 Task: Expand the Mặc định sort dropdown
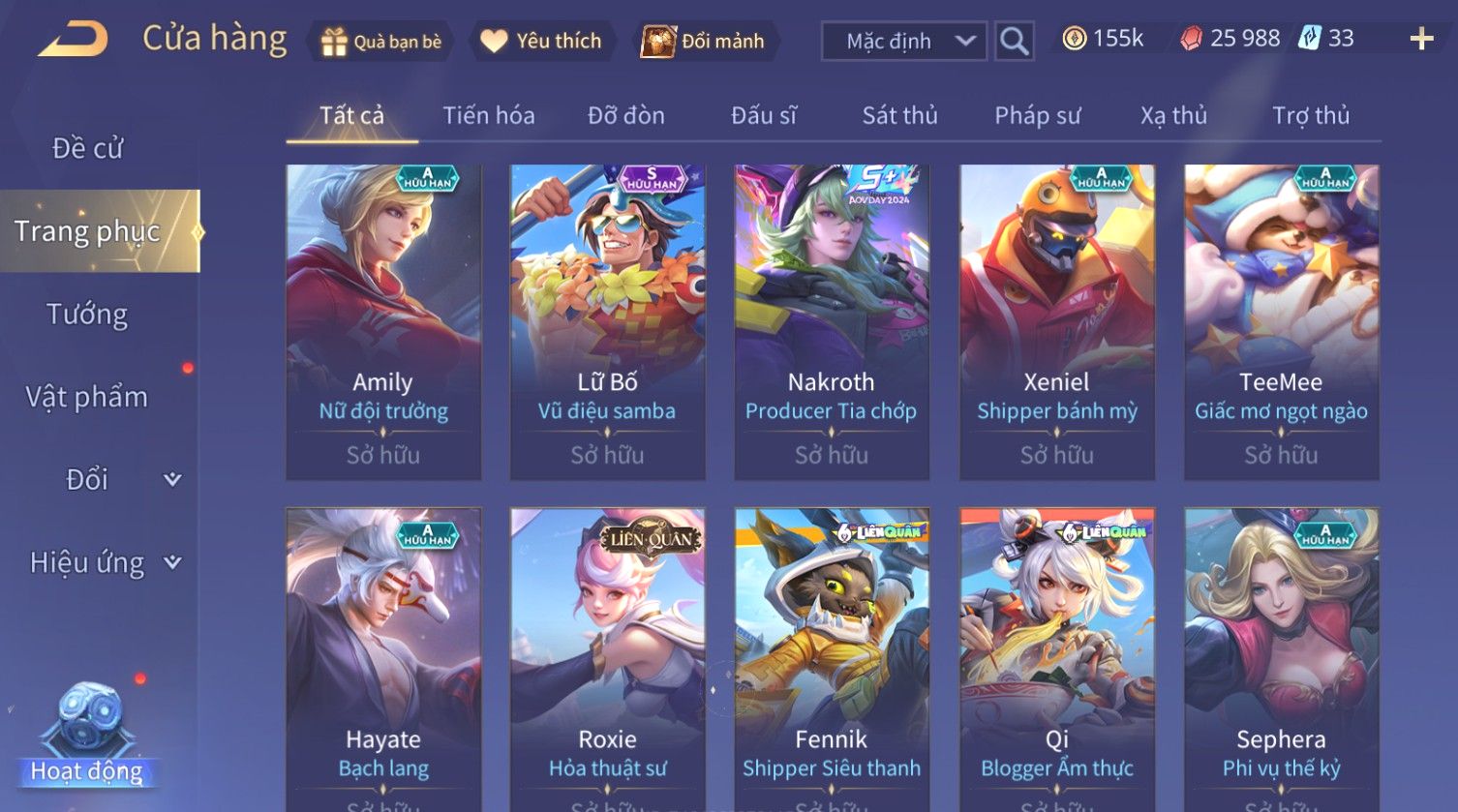903,42
